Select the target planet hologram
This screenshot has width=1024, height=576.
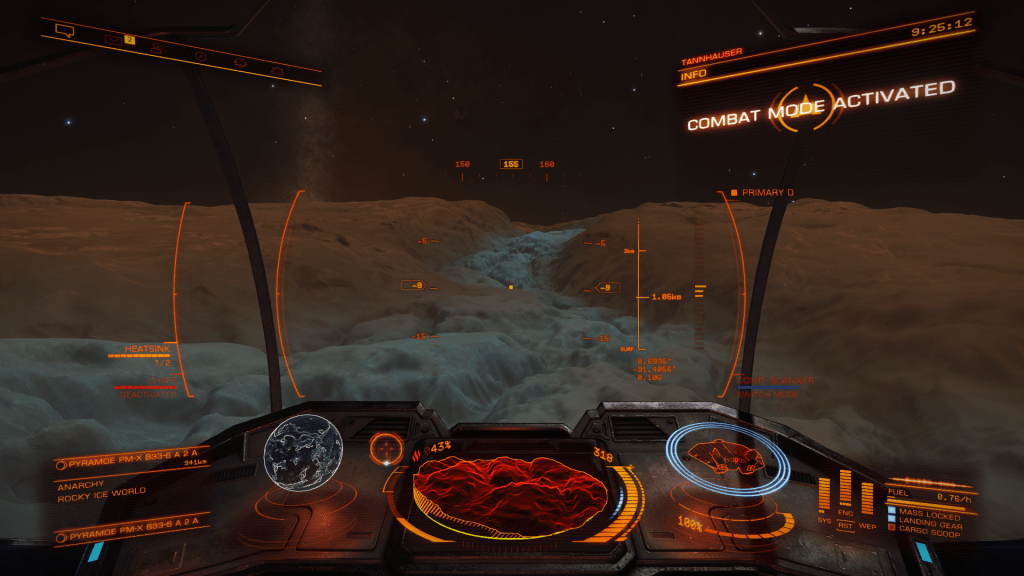coord(303,454)
